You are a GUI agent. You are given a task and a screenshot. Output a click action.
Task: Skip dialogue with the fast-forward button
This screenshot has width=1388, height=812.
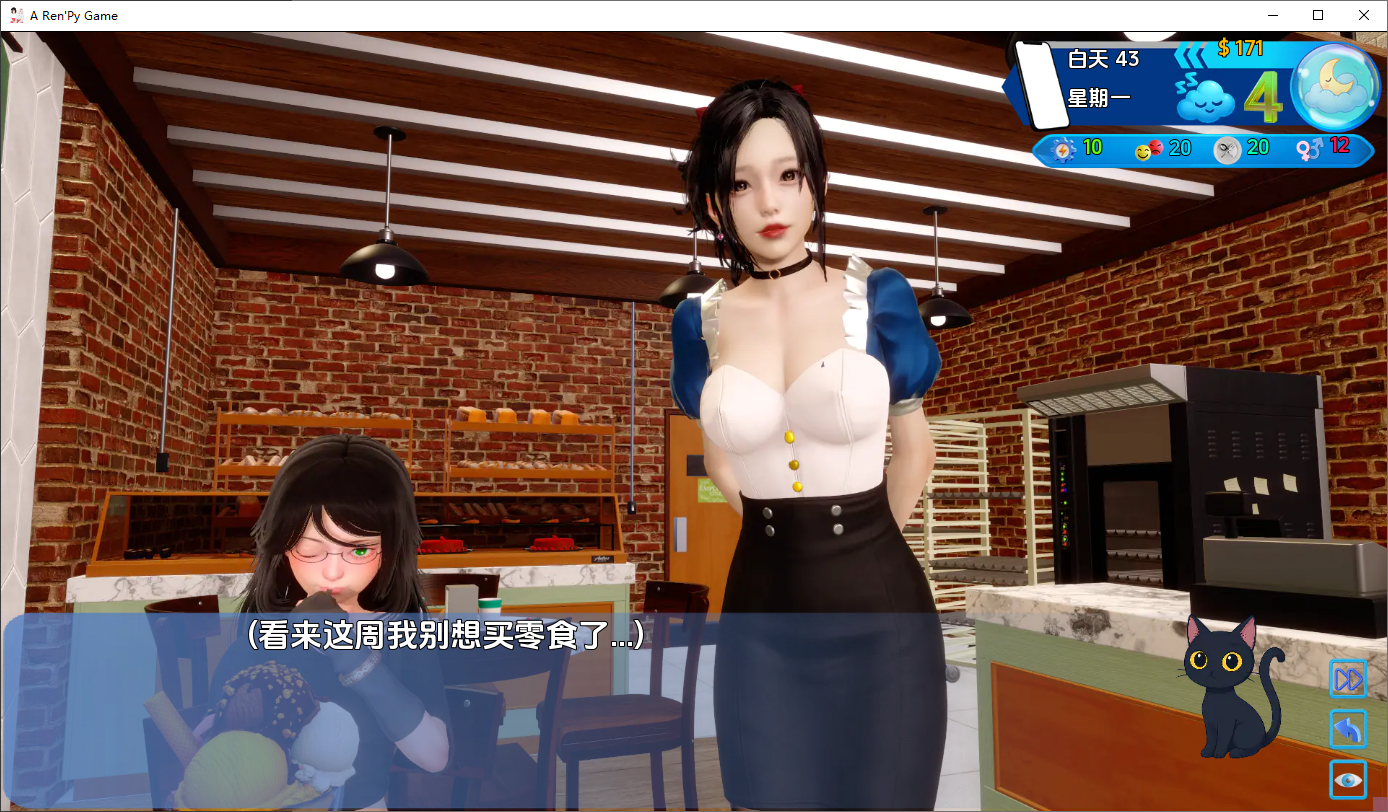coord(1347,680)
